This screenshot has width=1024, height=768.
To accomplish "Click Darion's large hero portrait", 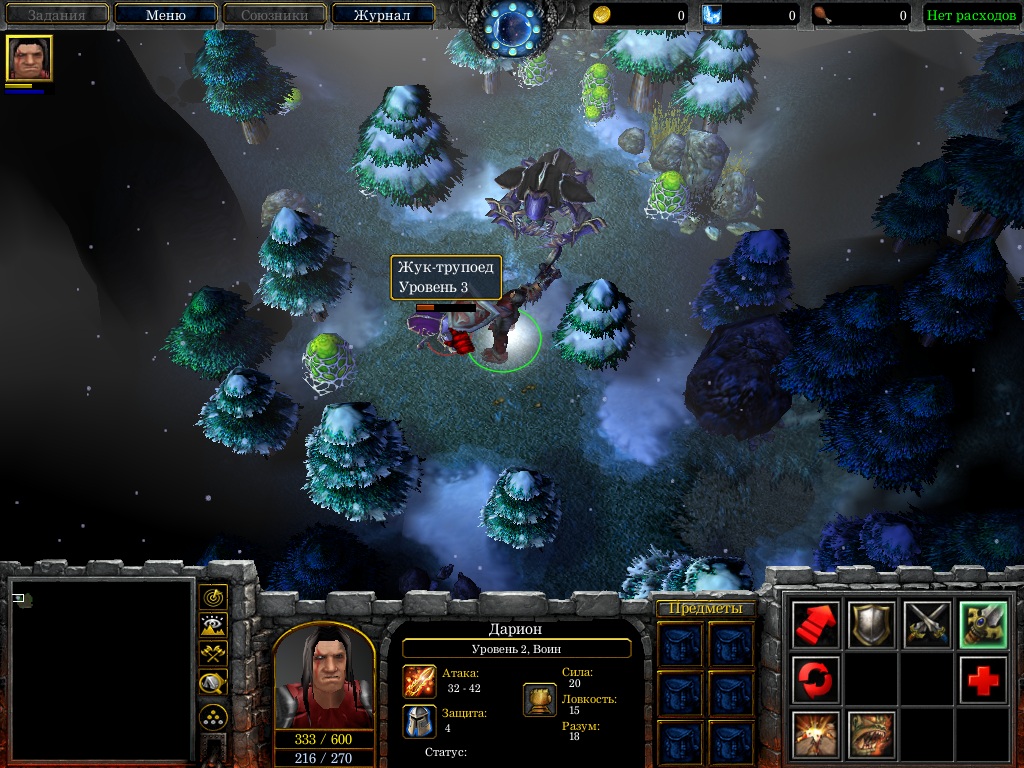I will point(324,678).
